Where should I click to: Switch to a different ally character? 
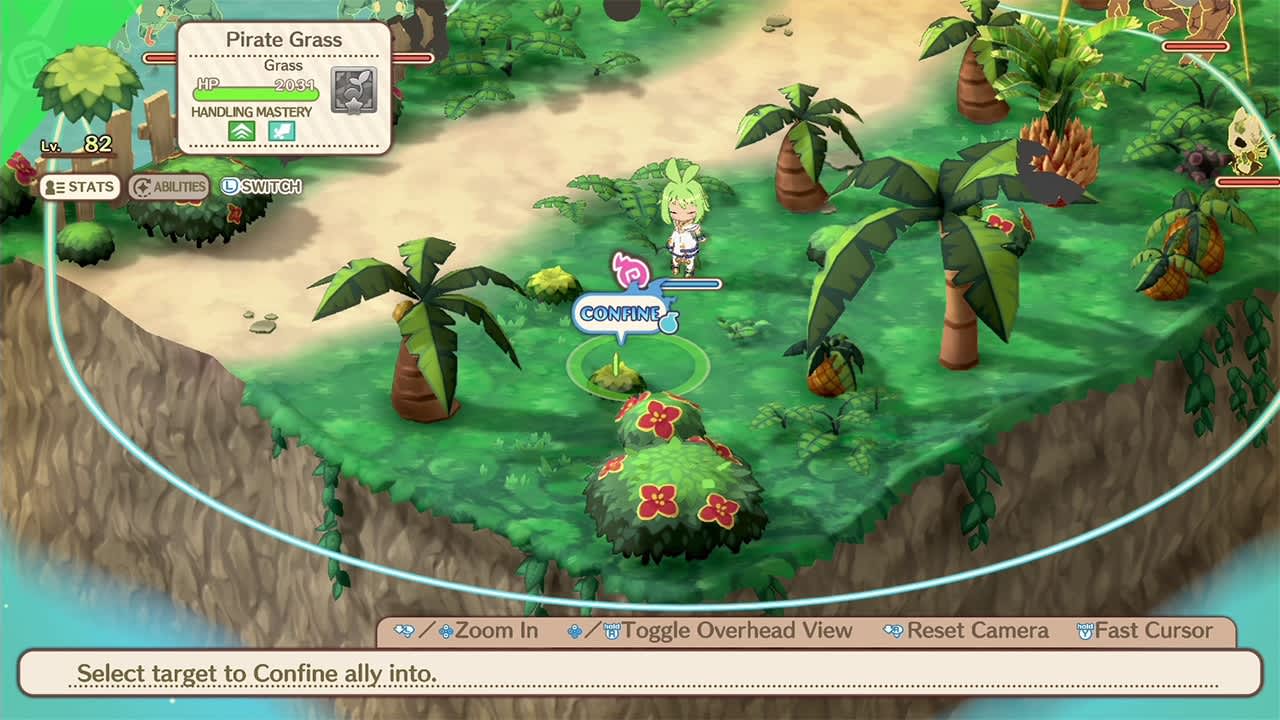coord(264,186)
